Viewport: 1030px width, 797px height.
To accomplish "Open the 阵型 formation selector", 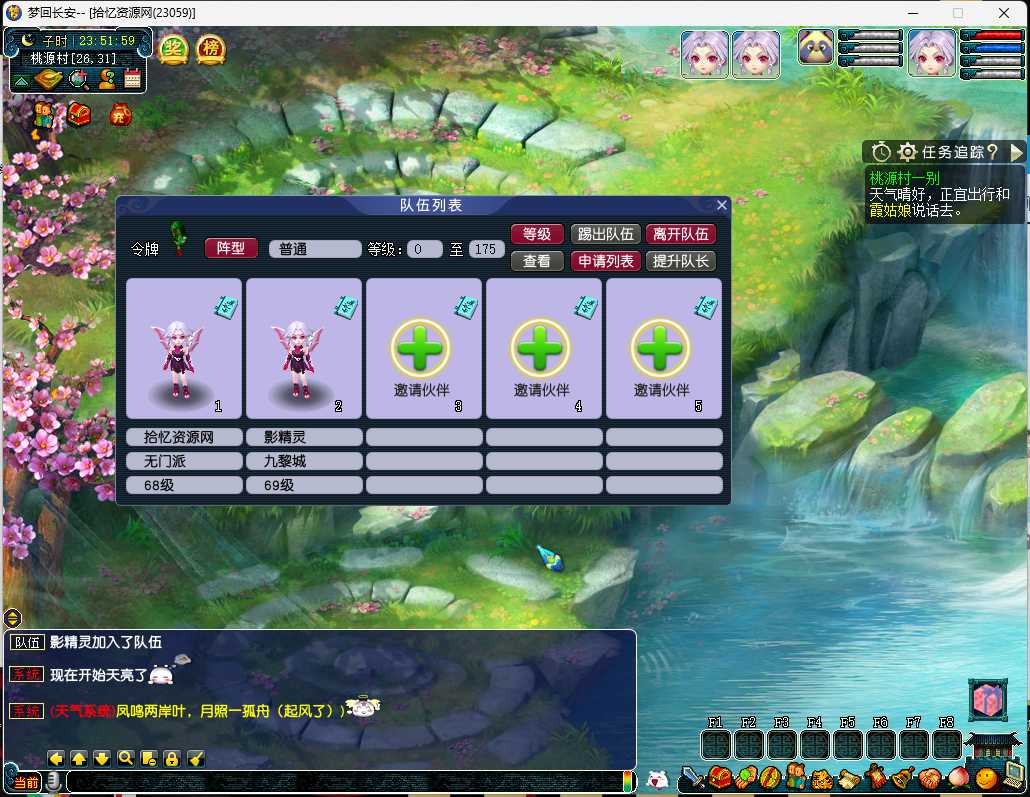I will 231,248.
